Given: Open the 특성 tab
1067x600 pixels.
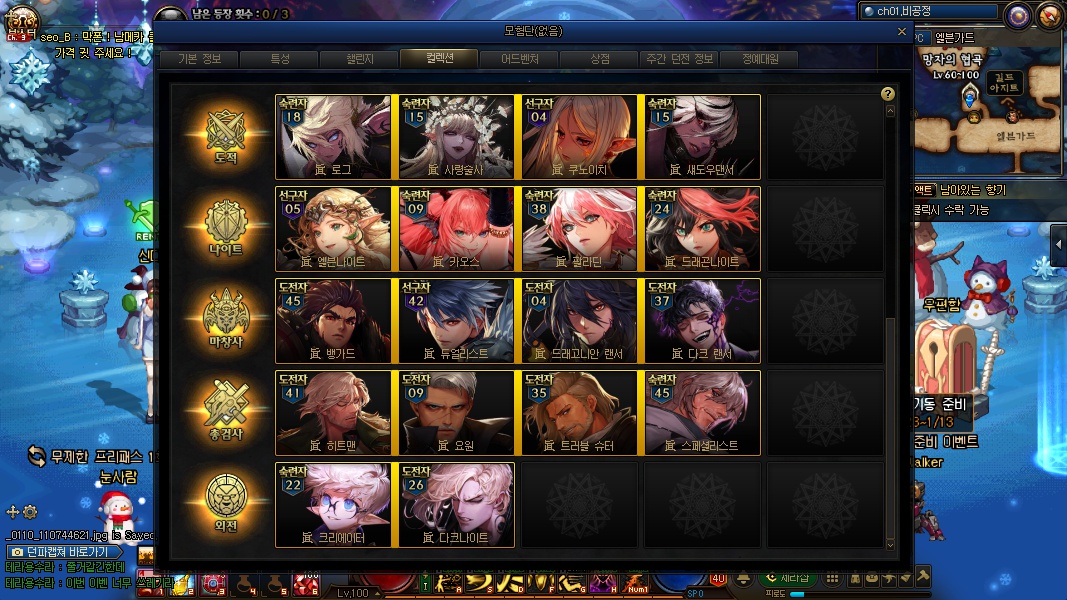Looking at the screenshot, I should click(x=279, y=59).
